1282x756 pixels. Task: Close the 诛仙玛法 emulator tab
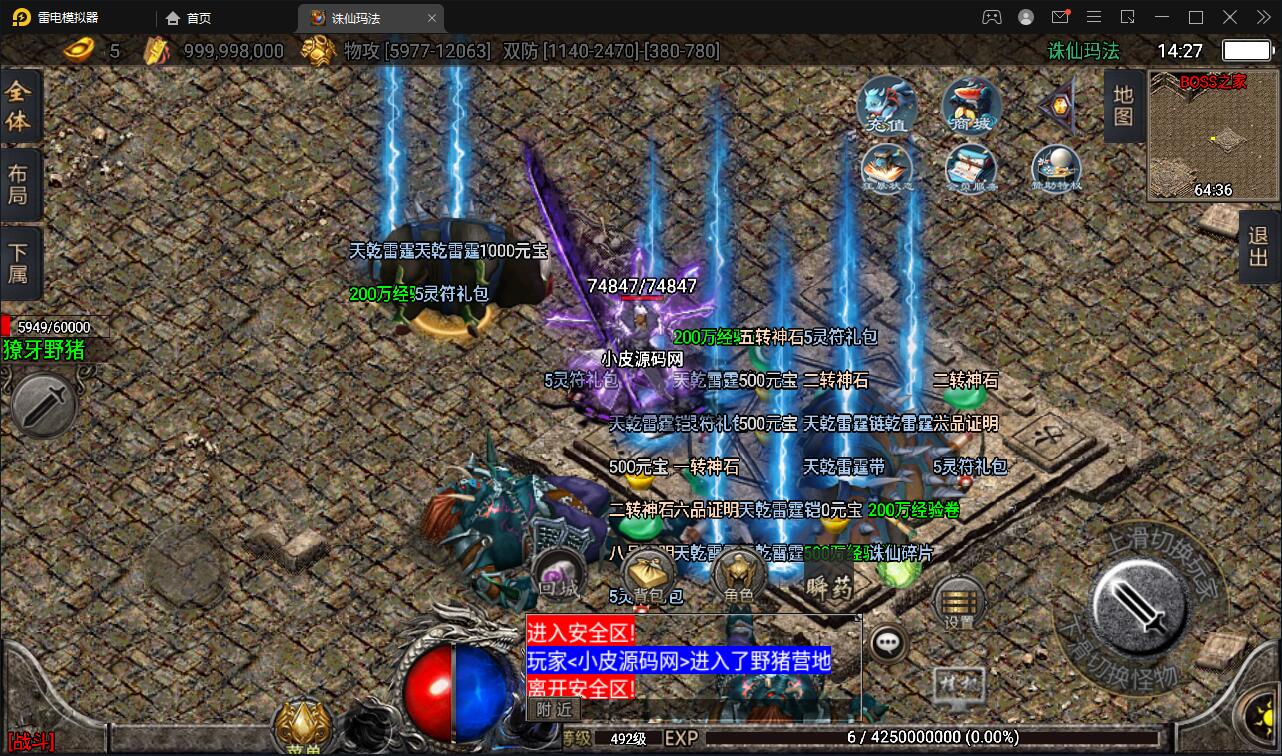pos(432,17)
